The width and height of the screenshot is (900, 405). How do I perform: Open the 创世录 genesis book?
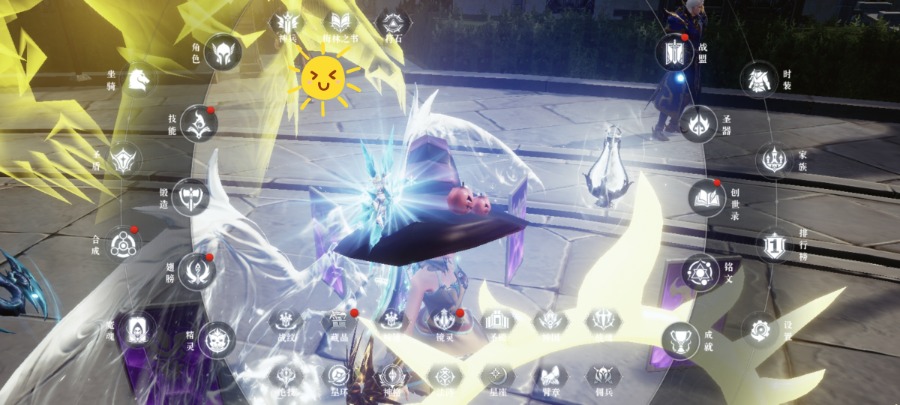coord(707,197)
